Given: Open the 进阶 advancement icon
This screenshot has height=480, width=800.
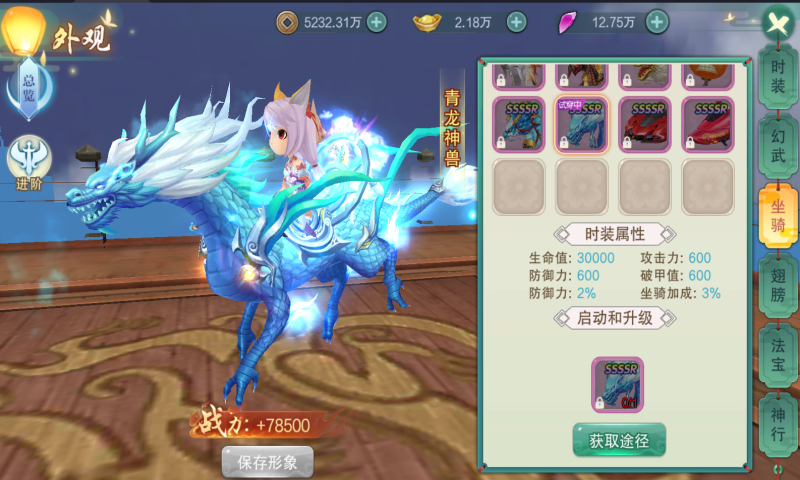Looking at the screenshot, I should click(x=29, y=160).
